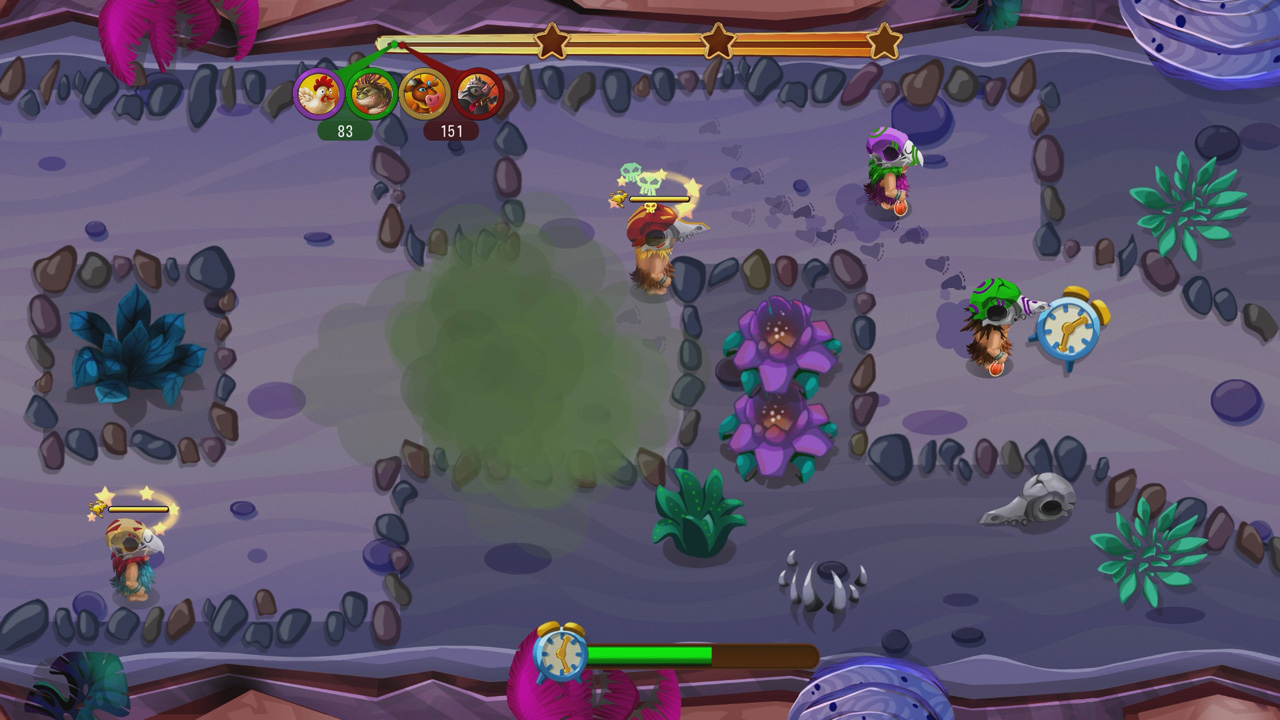Select the bull character portrait
Image resolution: width=1280 pixels, height=720 pixels.
click(425, 95)
